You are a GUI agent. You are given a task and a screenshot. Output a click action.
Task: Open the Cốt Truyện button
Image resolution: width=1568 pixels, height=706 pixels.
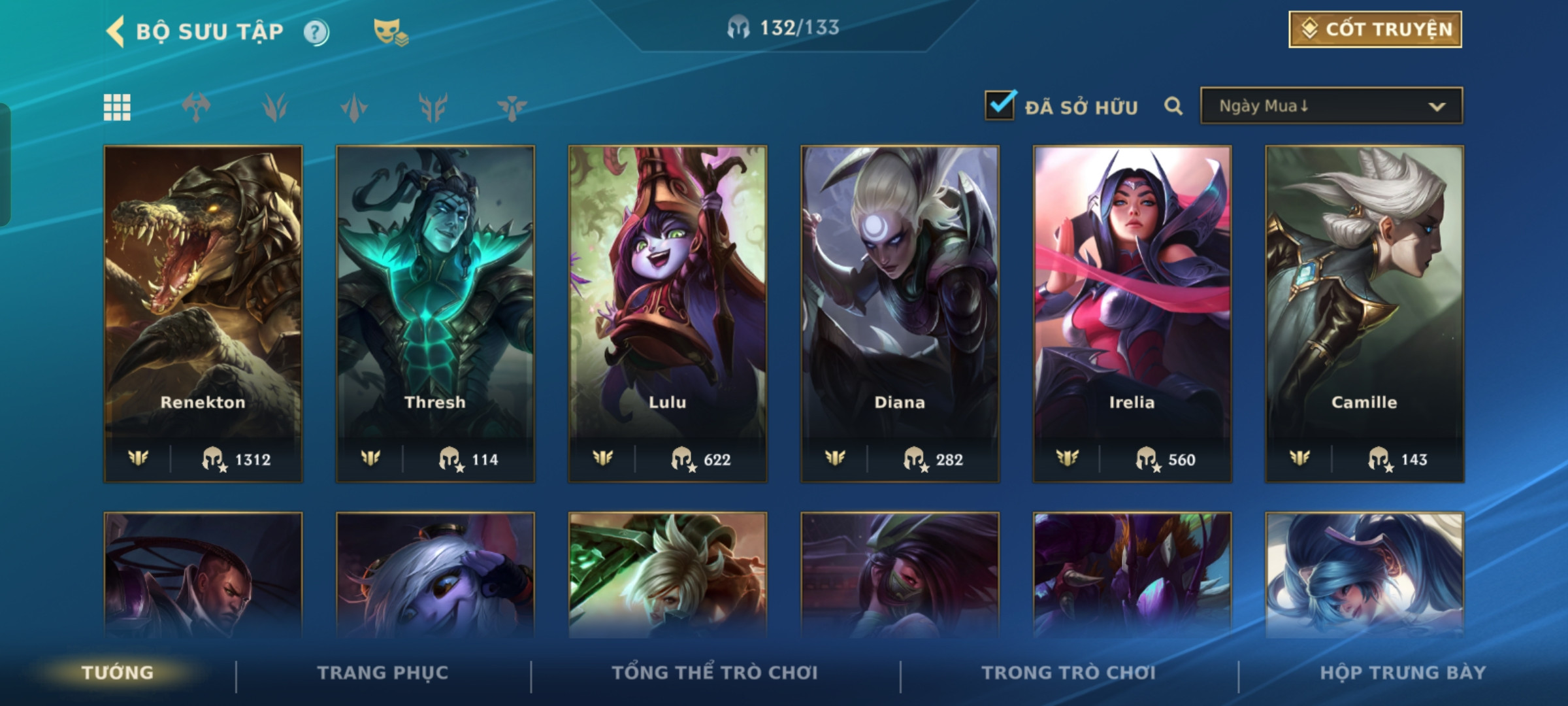(x=1375, y=29)
